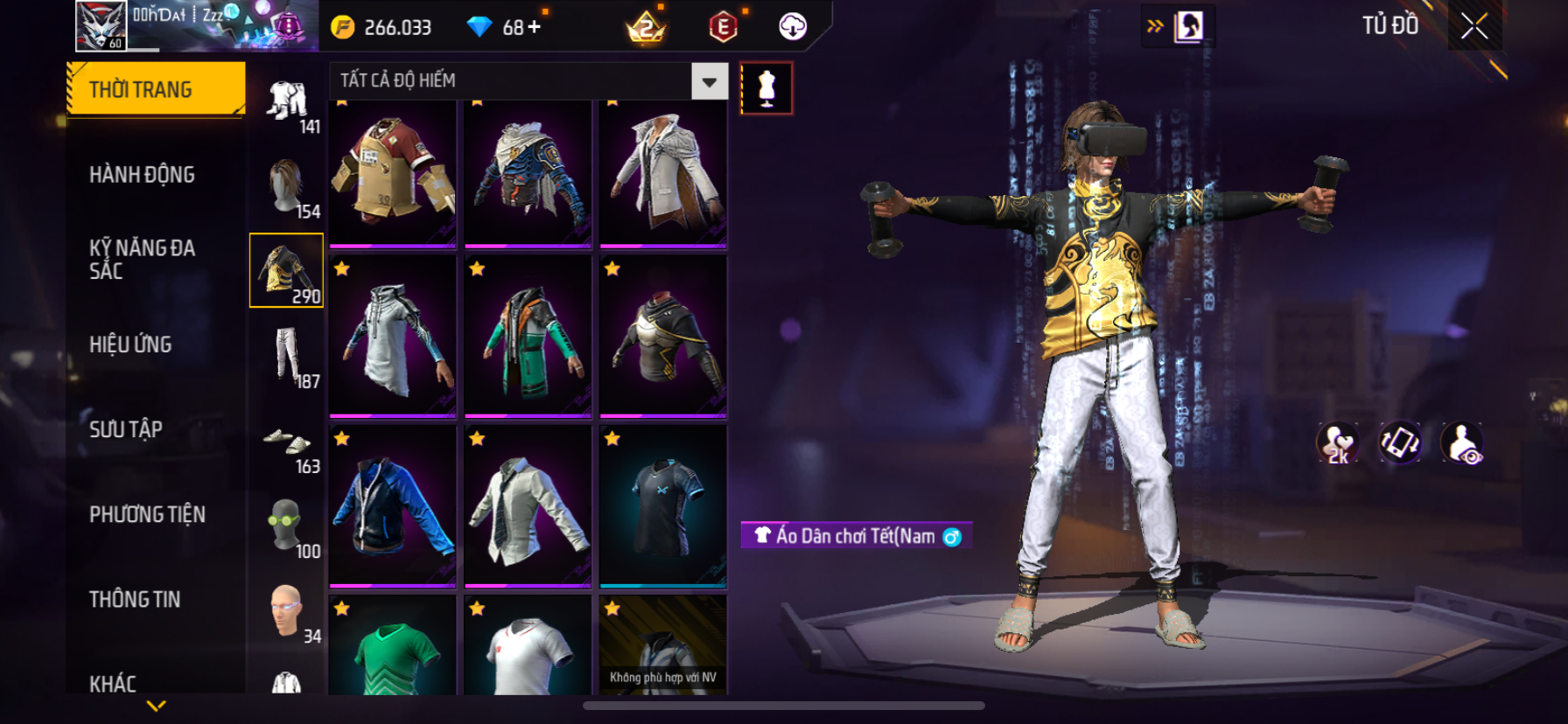Go to the SƯU TẬP section

[x=126, y=429]
